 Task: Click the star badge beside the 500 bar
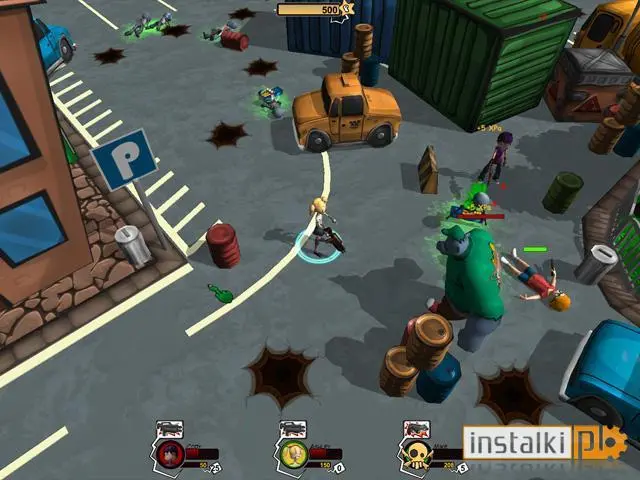347,10
